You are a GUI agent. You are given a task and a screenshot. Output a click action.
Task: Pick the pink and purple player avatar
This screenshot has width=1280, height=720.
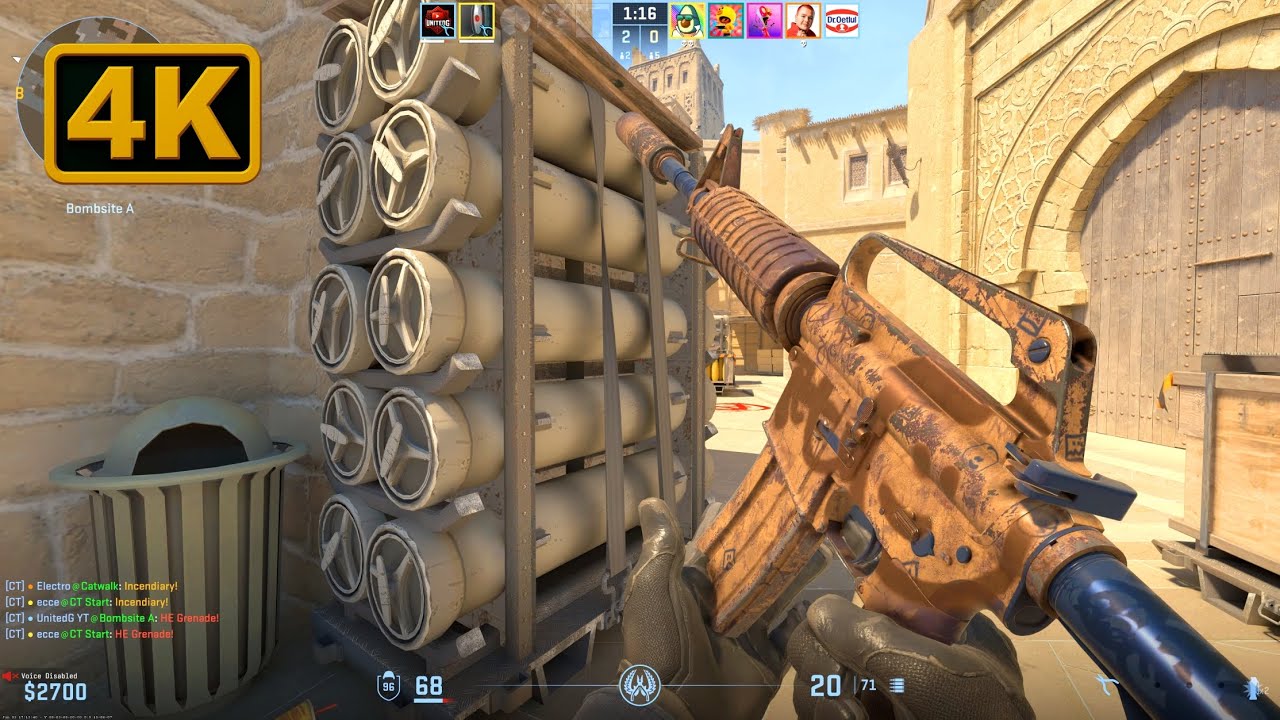[x=764, y=21]
